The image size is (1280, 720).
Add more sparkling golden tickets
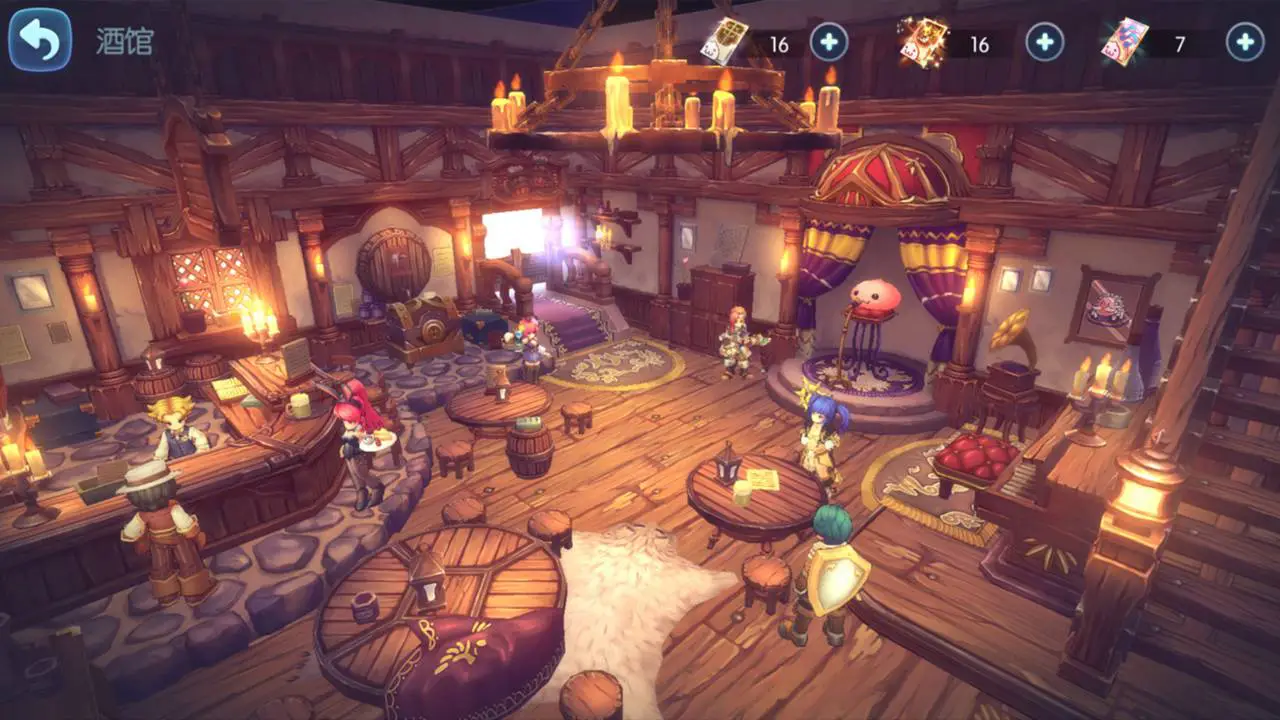tap(1044, 42)
